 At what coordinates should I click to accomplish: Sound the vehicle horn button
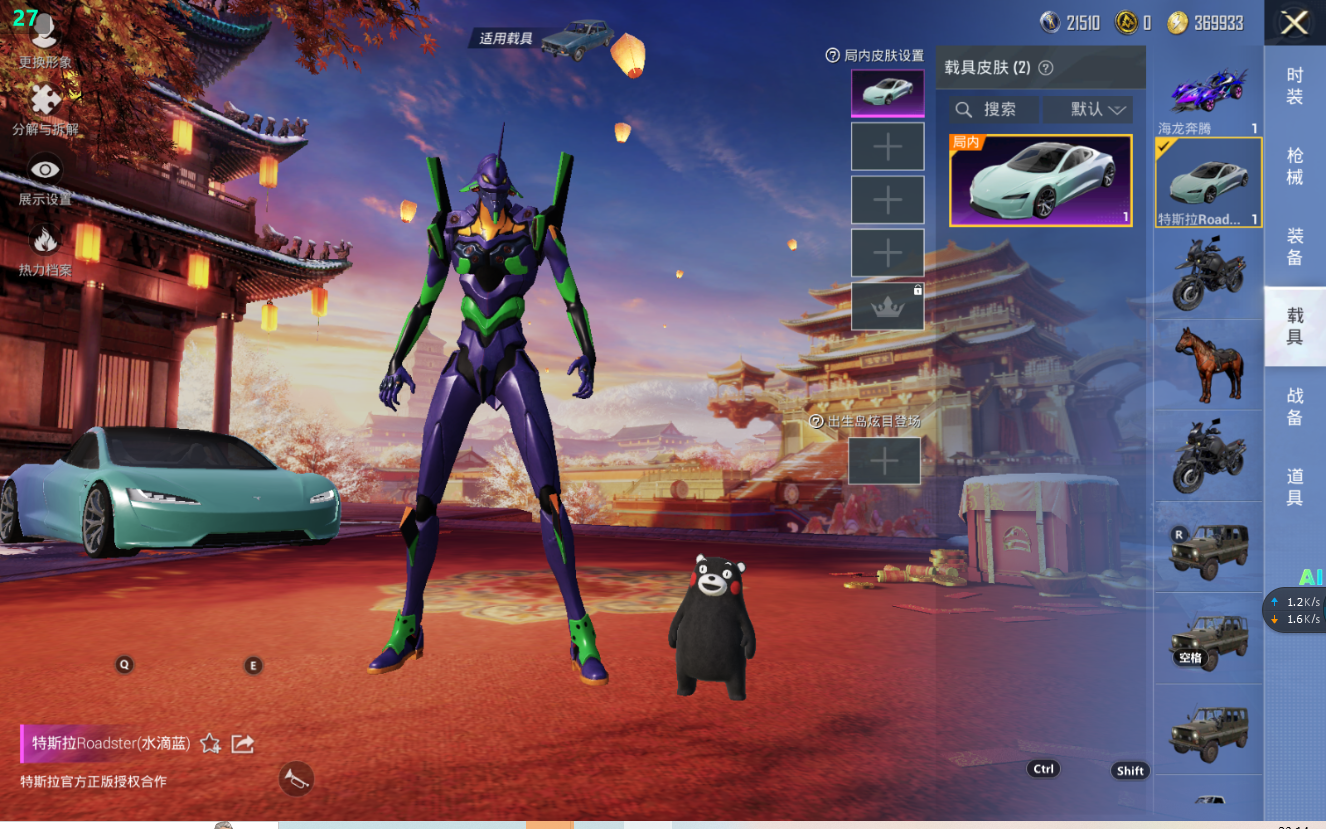click(296, 779)
